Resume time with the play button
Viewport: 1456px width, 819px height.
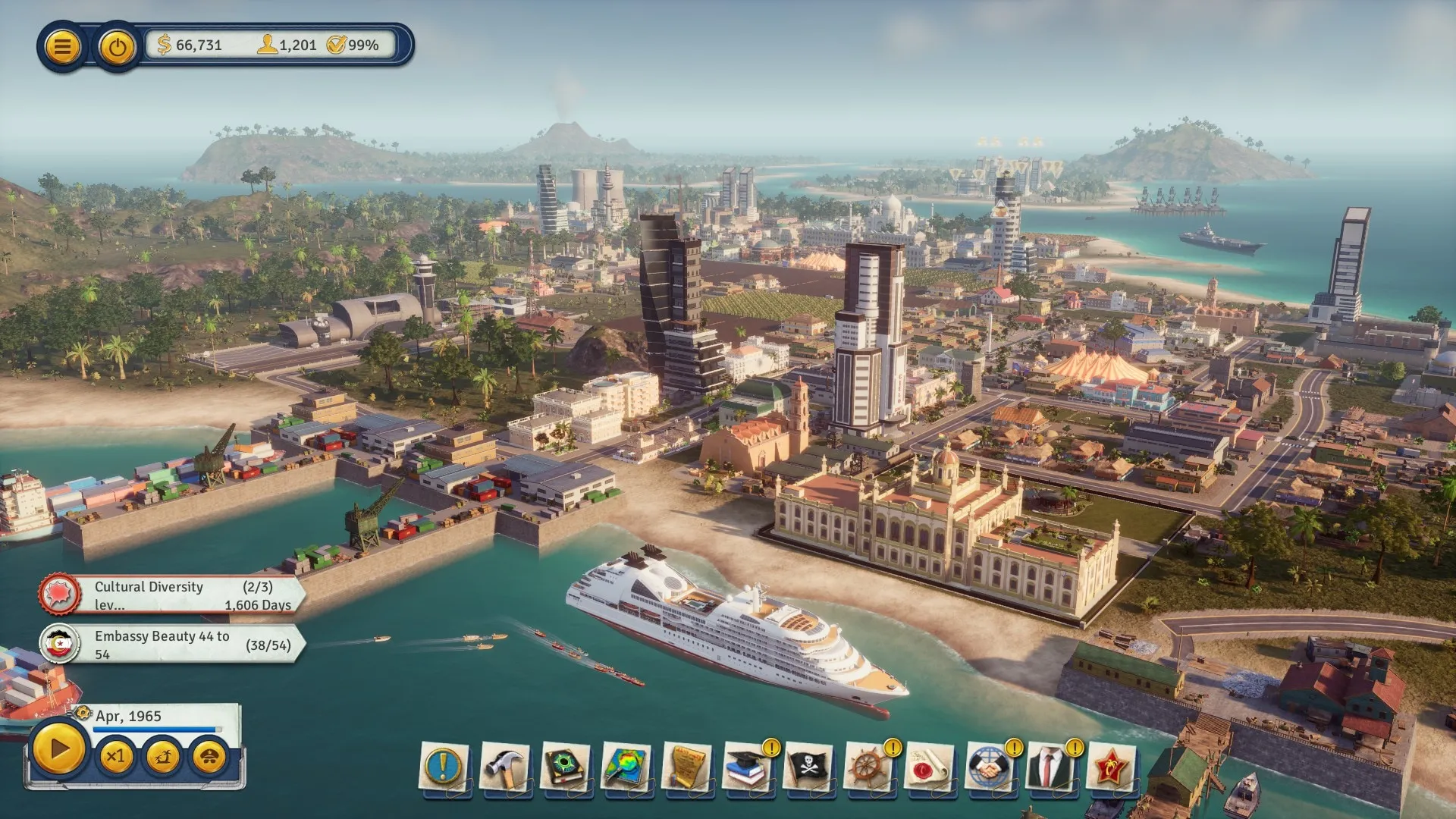[x=58, y=749]
